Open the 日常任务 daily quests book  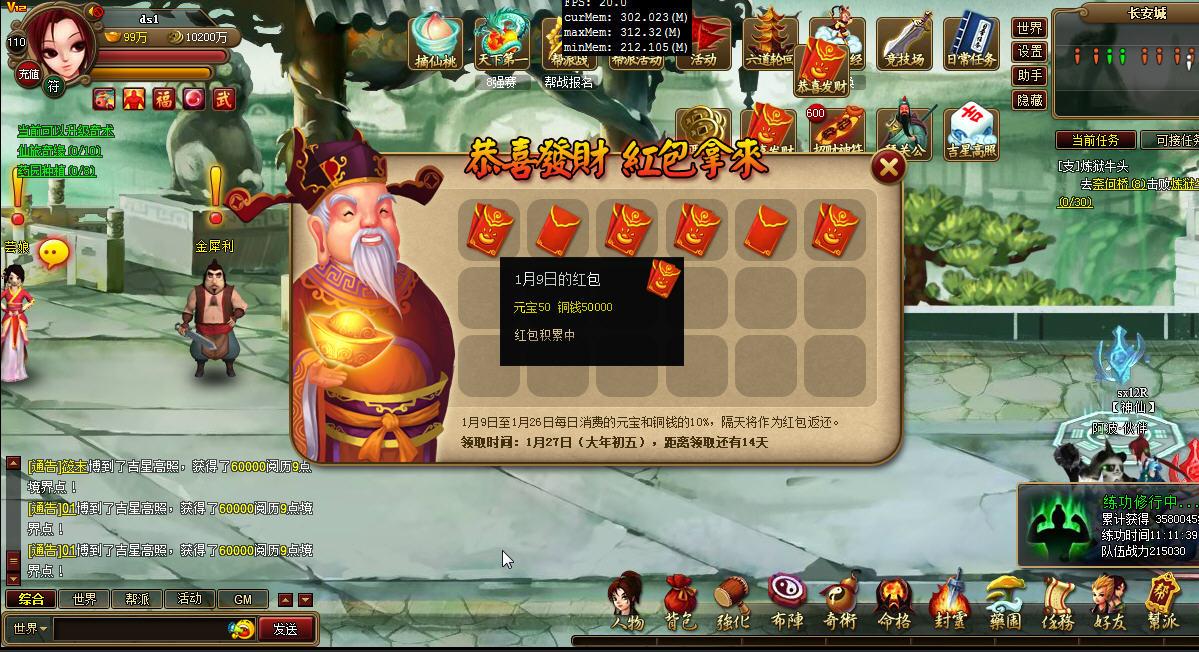pos(971,44)
